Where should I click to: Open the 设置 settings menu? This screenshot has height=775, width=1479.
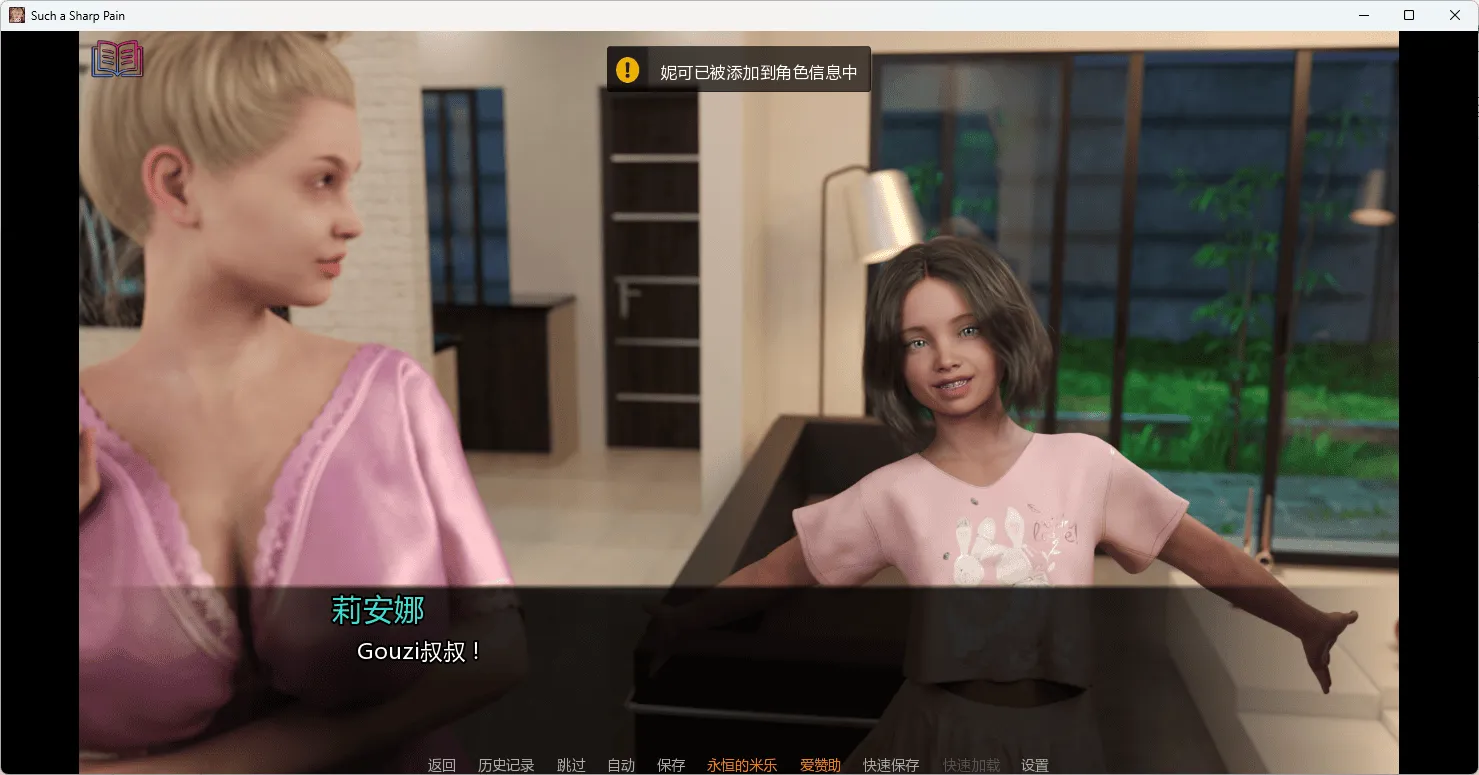coord(1035,764)
